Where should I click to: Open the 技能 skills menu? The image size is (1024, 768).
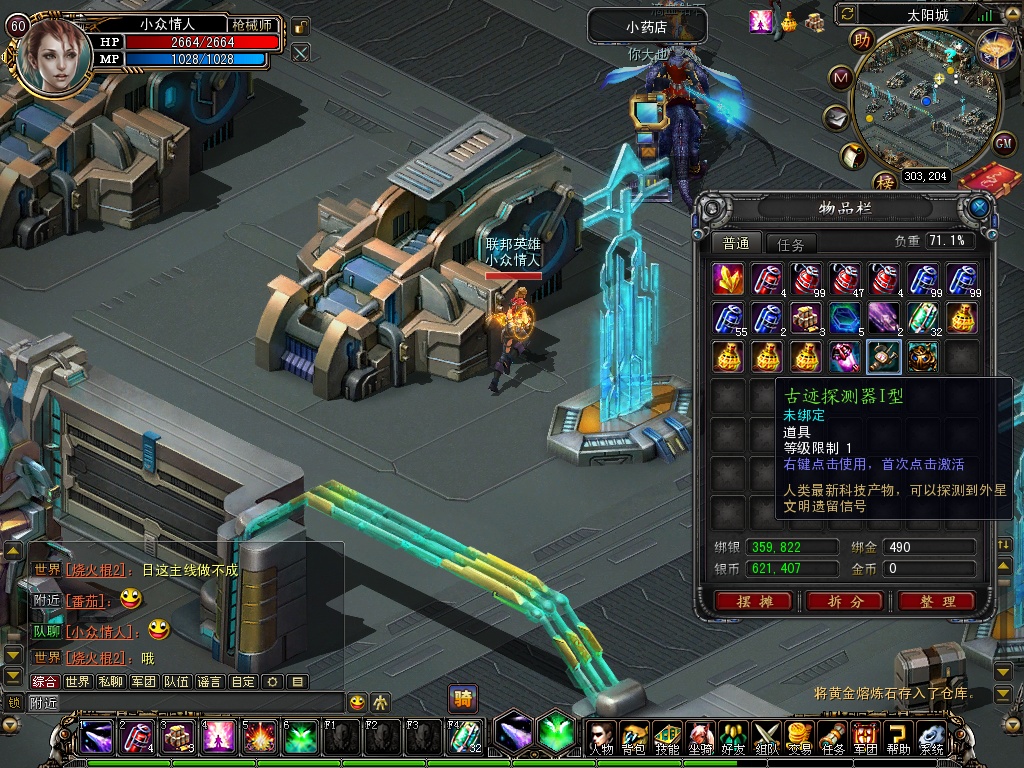tap(667, 737)
